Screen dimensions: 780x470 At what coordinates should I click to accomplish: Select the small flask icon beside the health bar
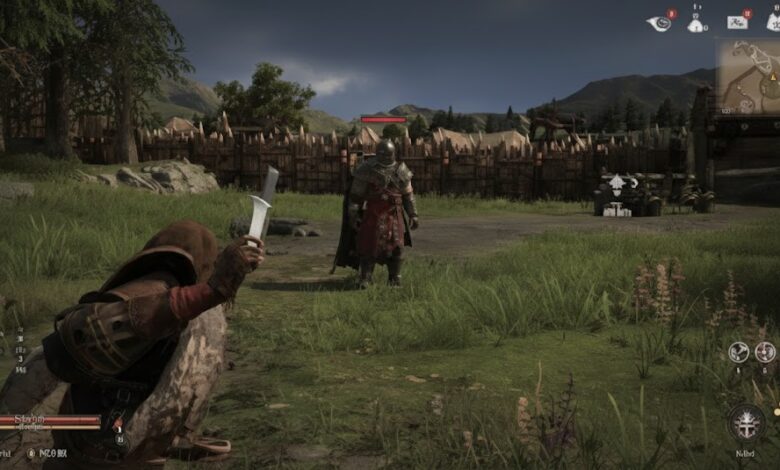118,426
